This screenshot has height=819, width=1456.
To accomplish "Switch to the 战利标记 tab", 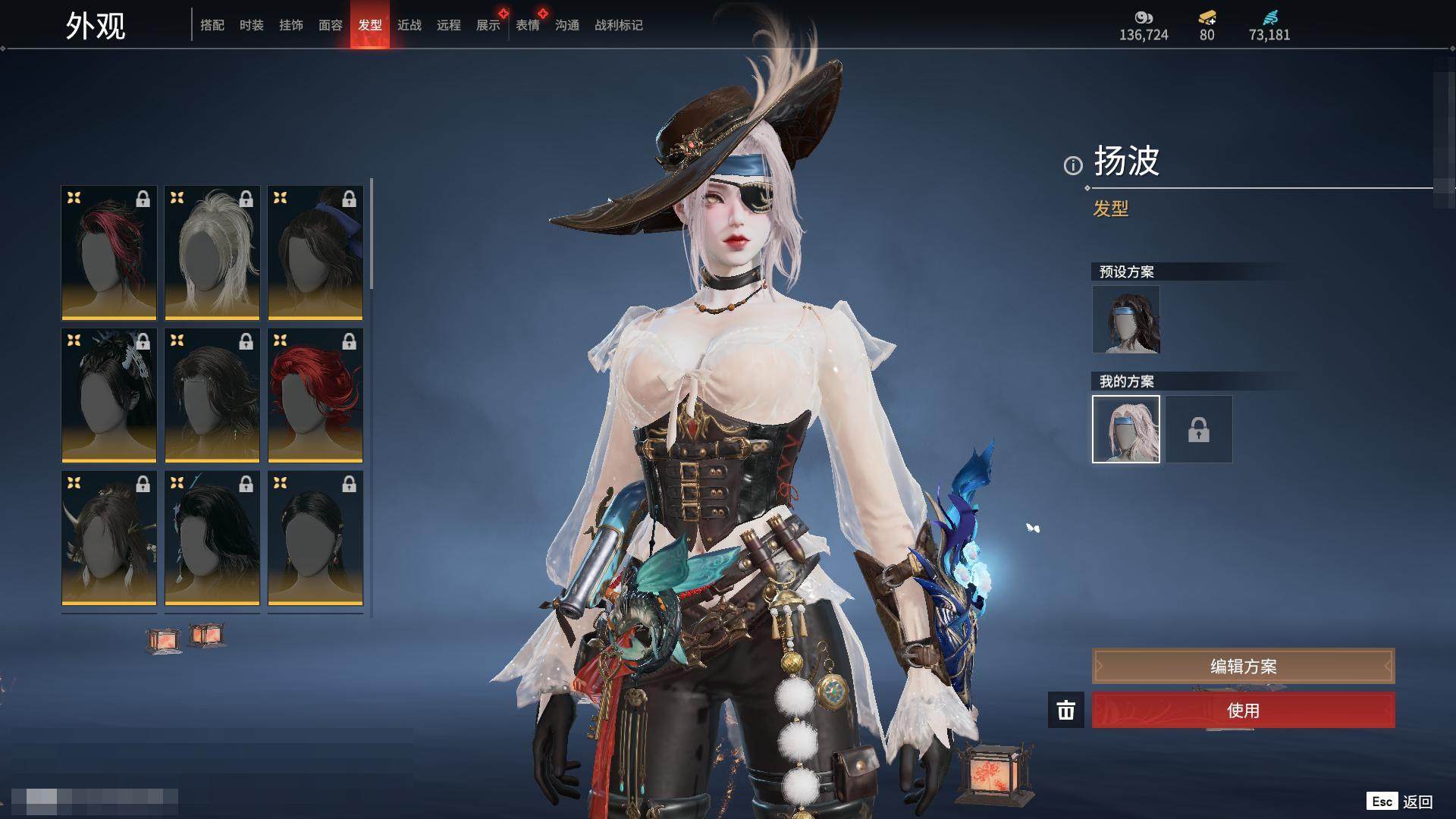I will pos(619,25).
